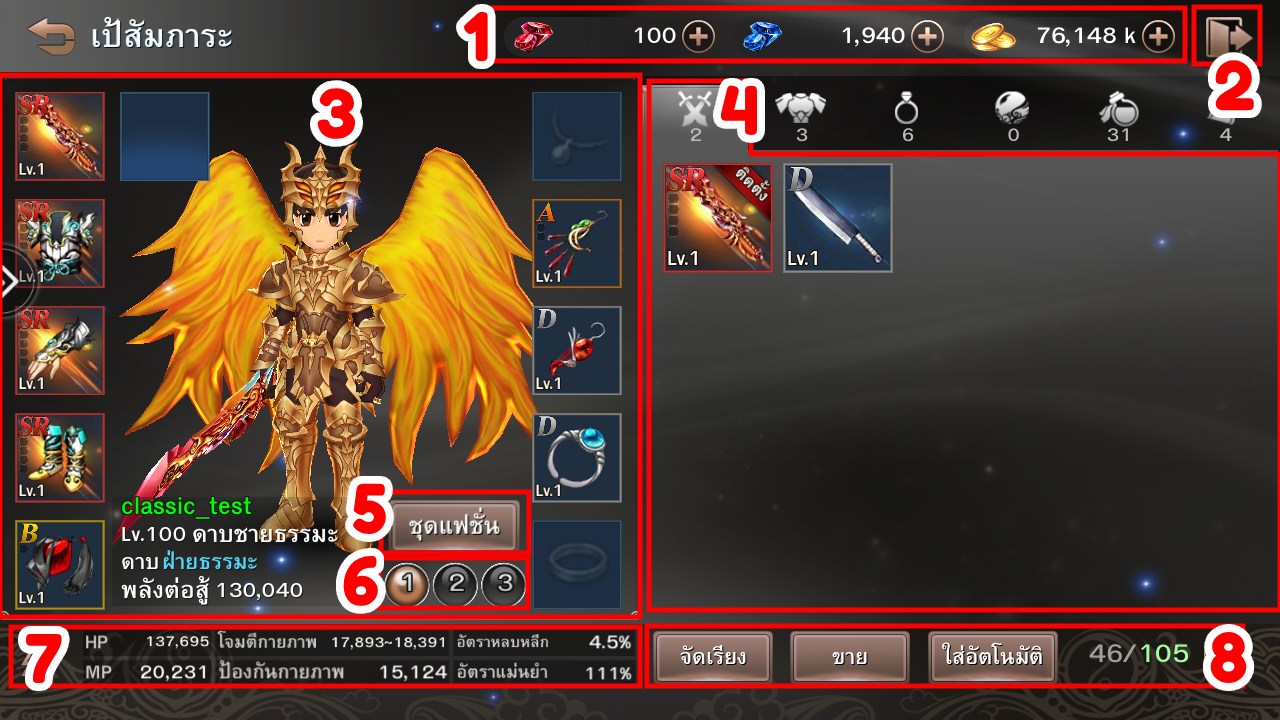
Task: Add more red gems with plus button
Action: point(698,37)
